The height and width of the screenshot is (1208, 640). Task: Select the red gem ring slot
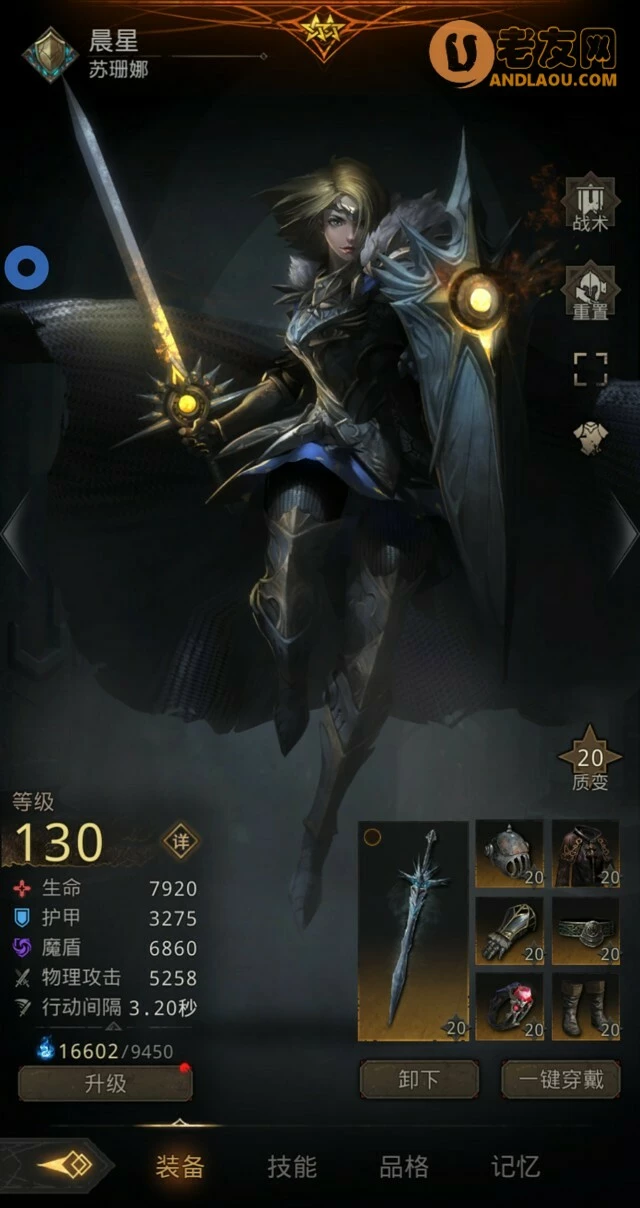pos(509,1007)
